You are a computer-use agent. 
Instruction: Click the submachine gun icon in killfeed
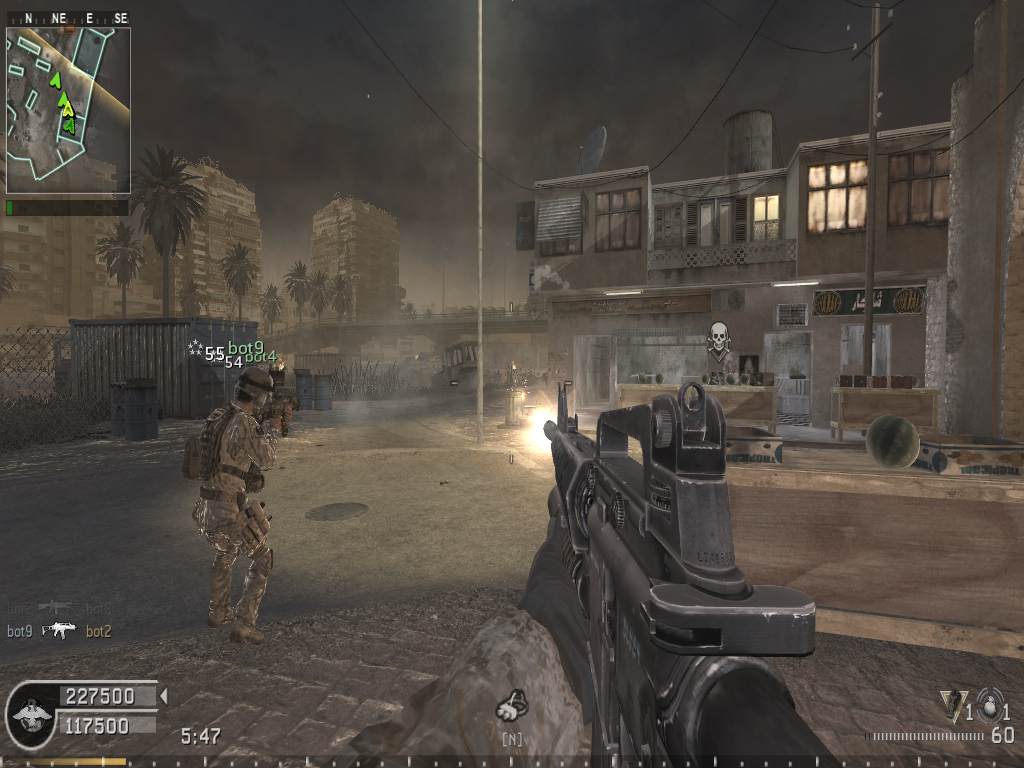[59, 630]
